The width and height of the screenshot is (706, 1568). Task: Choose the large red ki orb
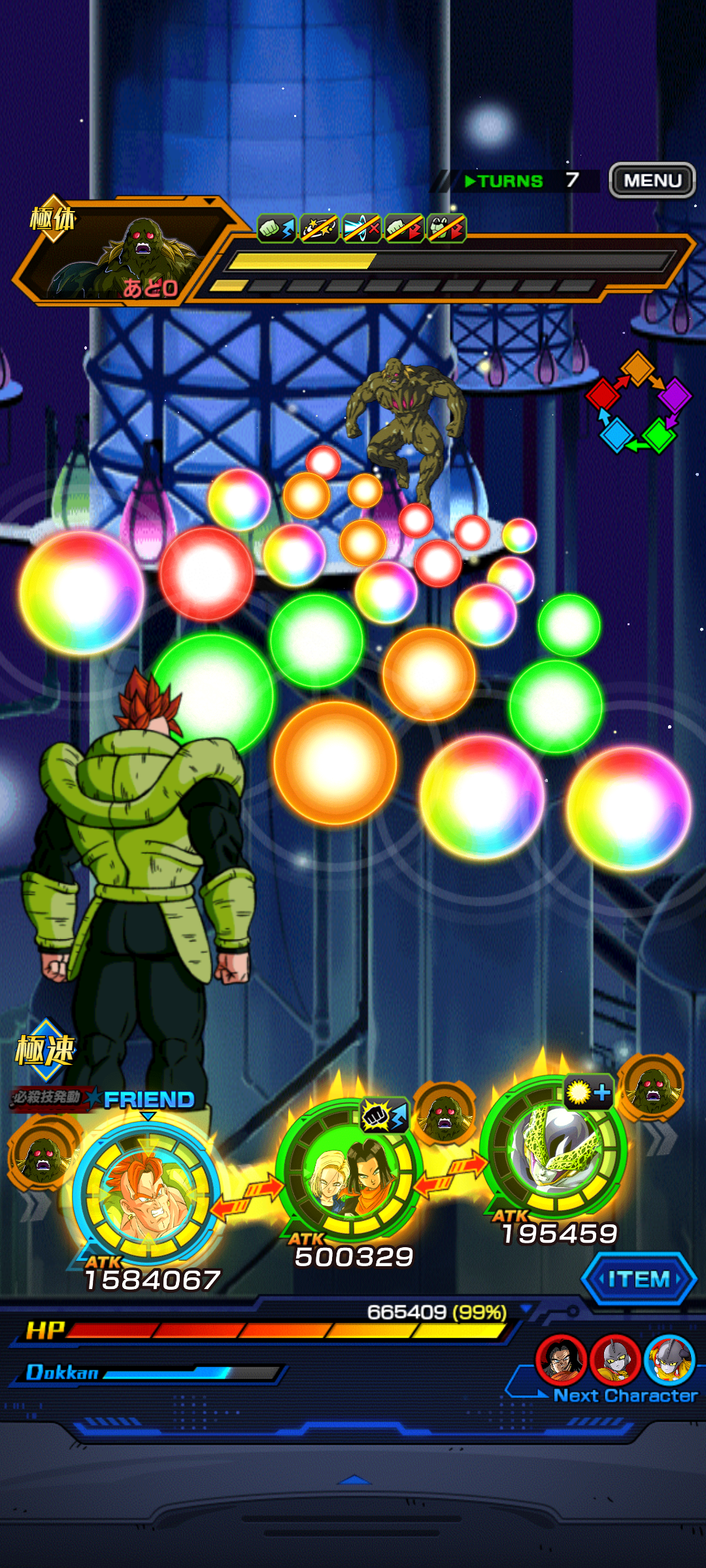pos(207,574)
